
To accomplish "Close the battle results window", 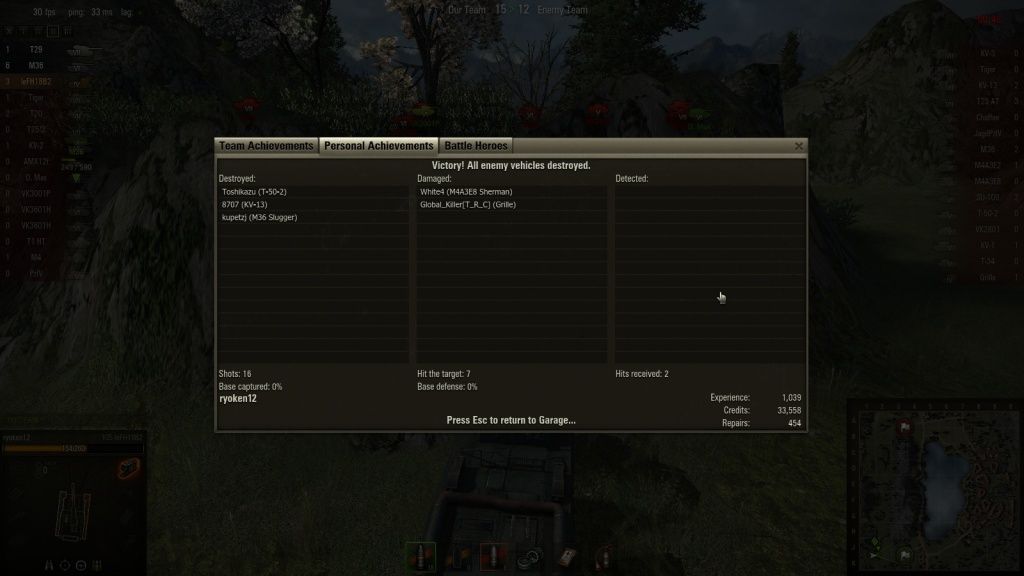I will click(799, 146).
